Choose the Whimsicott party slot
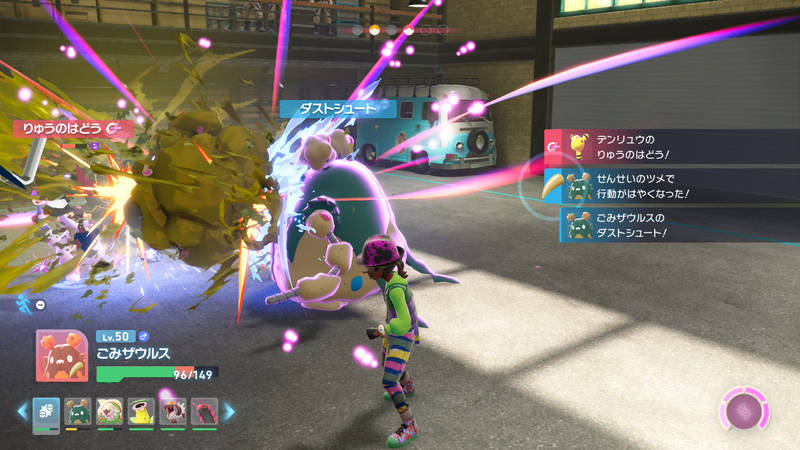800x450 pixels. [110, 411]
